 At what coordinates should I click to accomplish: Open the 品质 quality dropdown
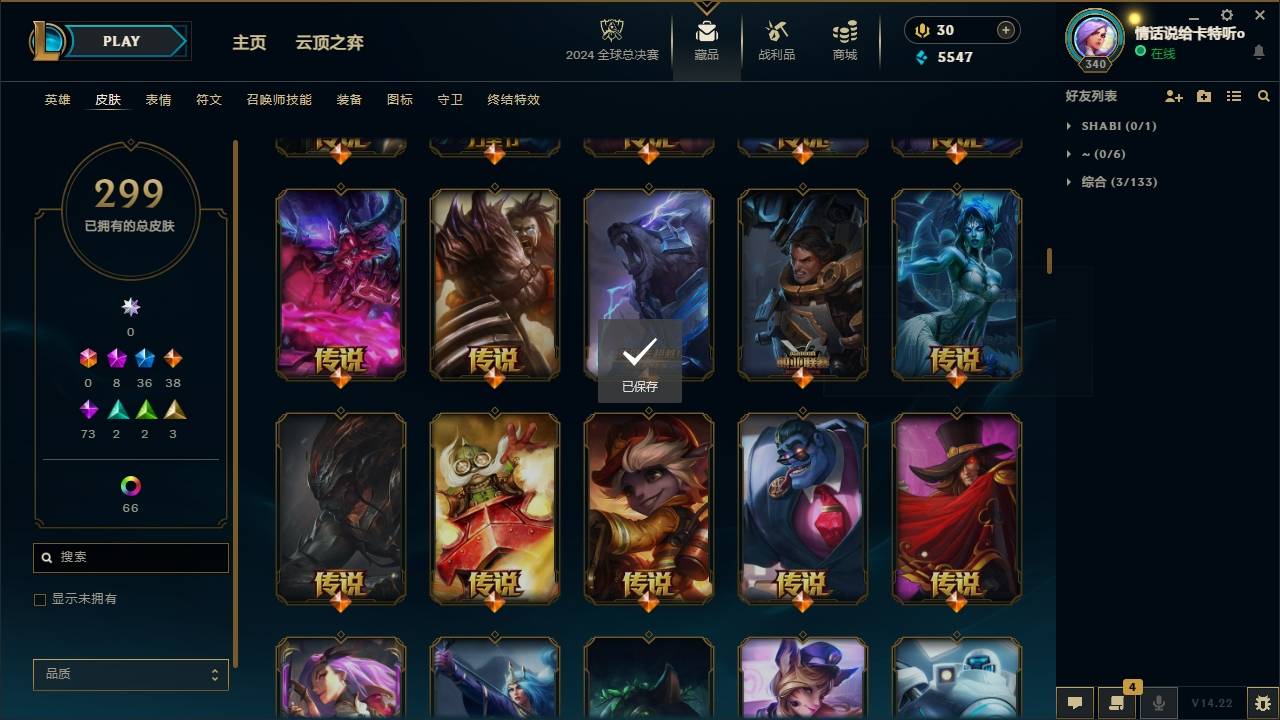130,674
